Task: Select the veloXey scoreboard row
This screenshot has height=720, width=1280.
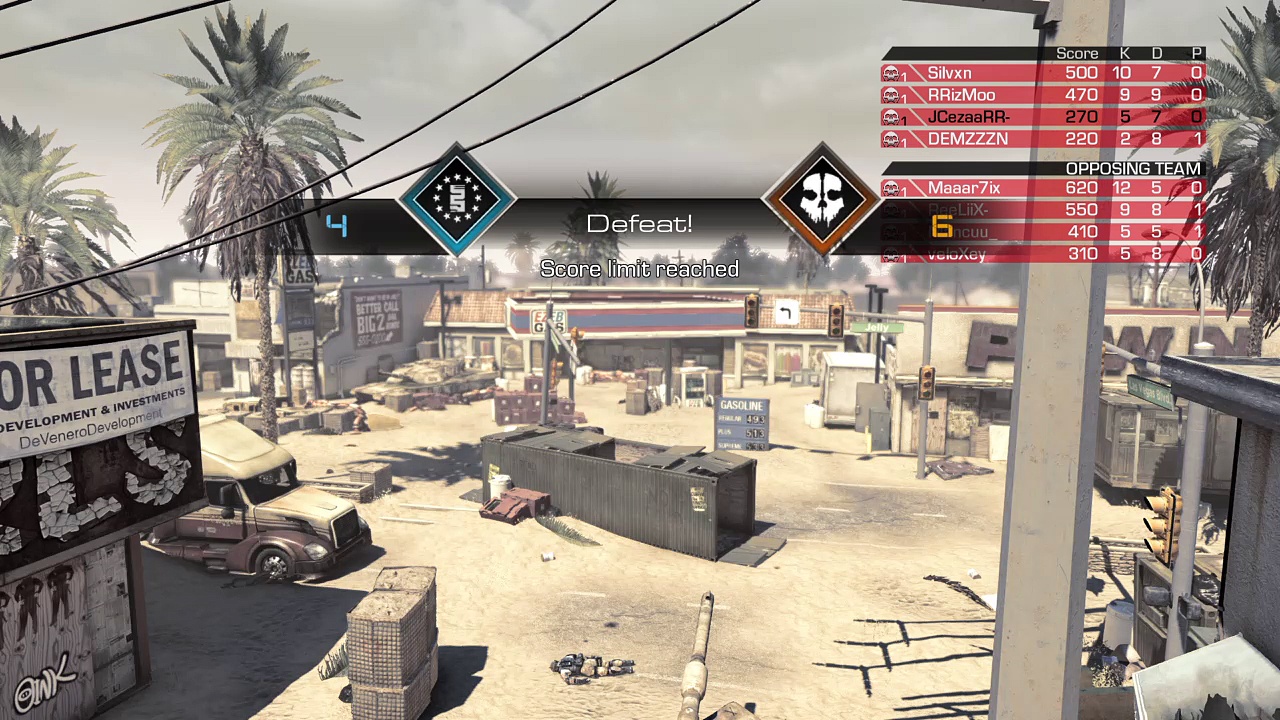Action: tap(1042, 254)
